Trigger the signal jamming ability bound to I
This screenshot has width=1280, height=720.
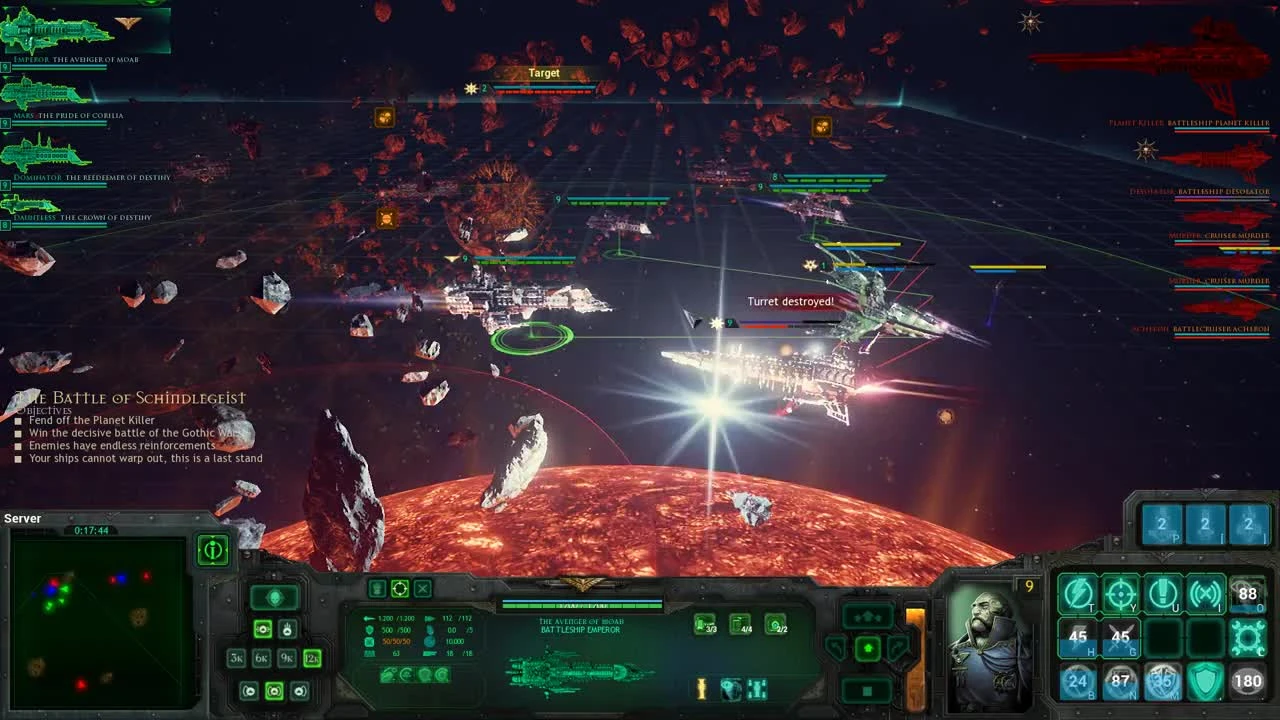1205,592
